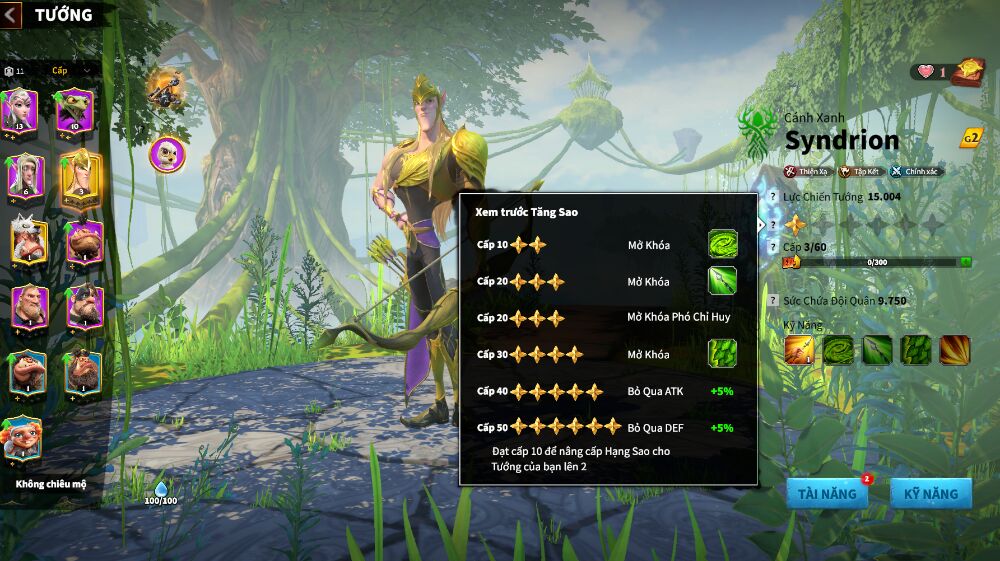Viewport: 1000px width, 561px height.
Task: Open the crossbow equipment icon
Action: coord(164,88)
